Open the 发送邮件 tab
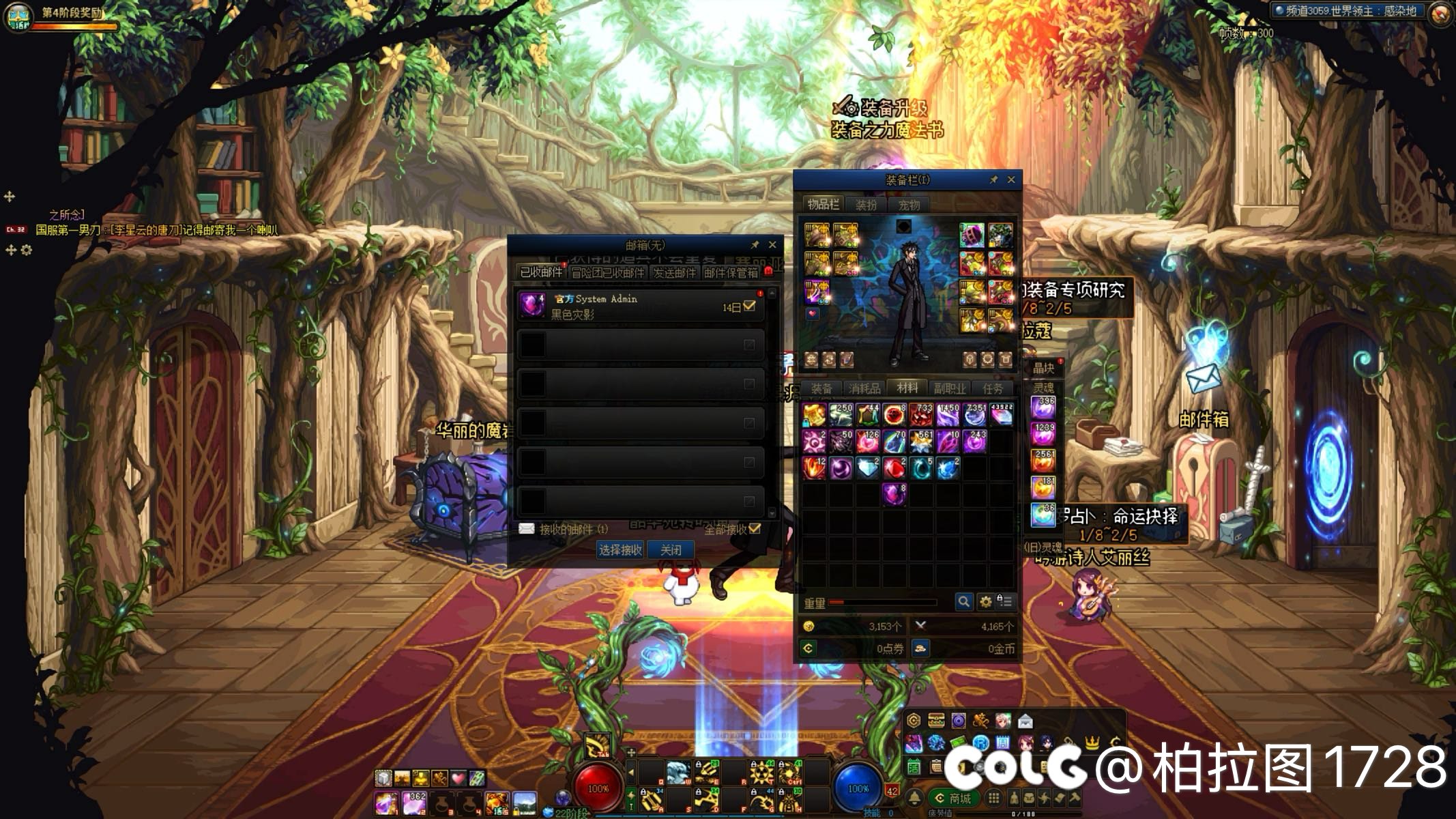This screenshot has width=1456, height=819. (674, 273)
